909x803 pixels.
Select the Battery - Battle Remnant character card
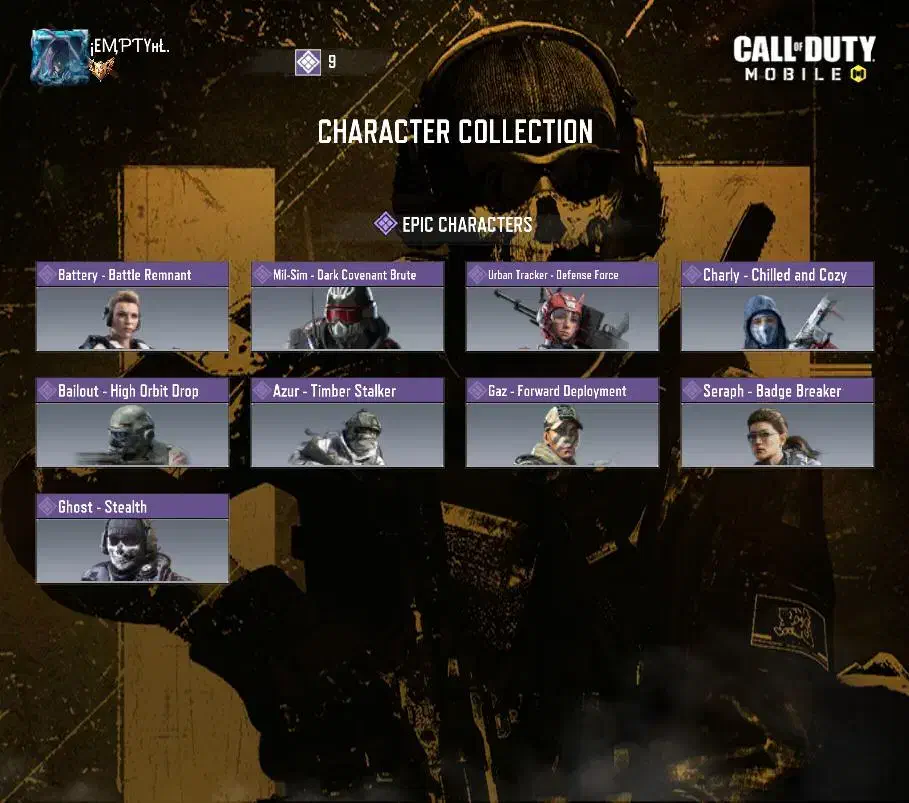[x=132, y=307]
